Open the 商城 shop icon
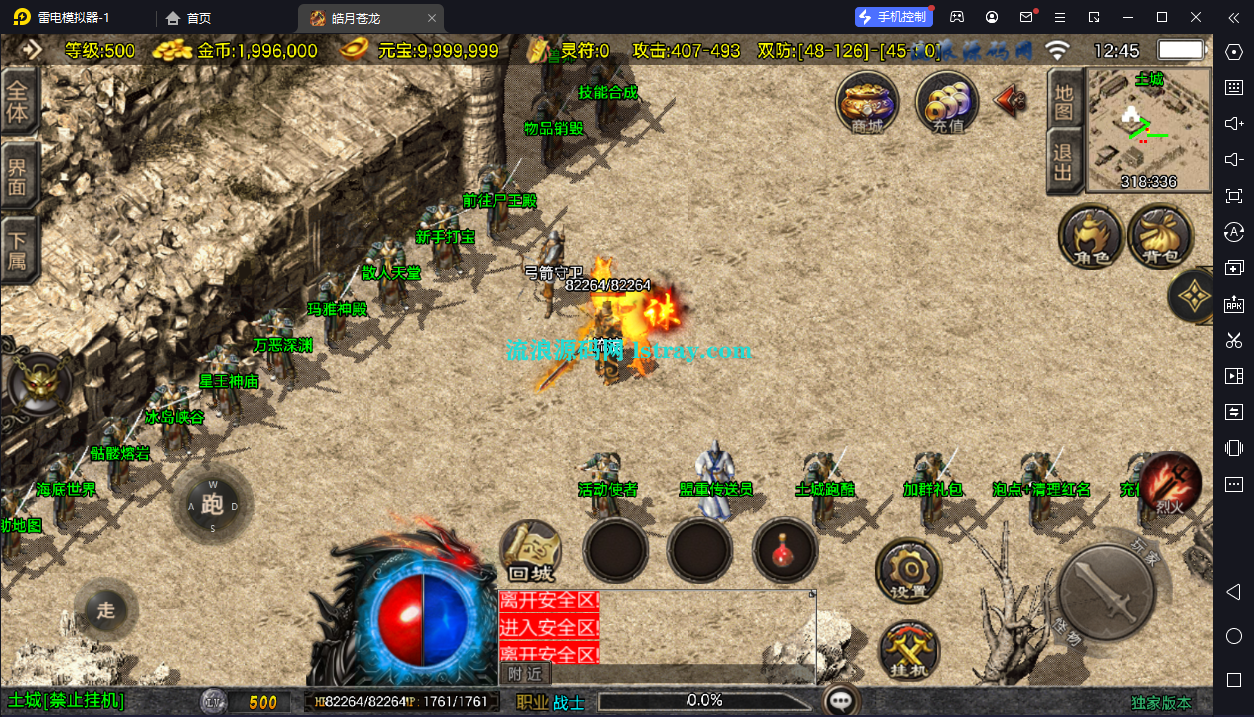1254x717 pixels. [866, 101]
